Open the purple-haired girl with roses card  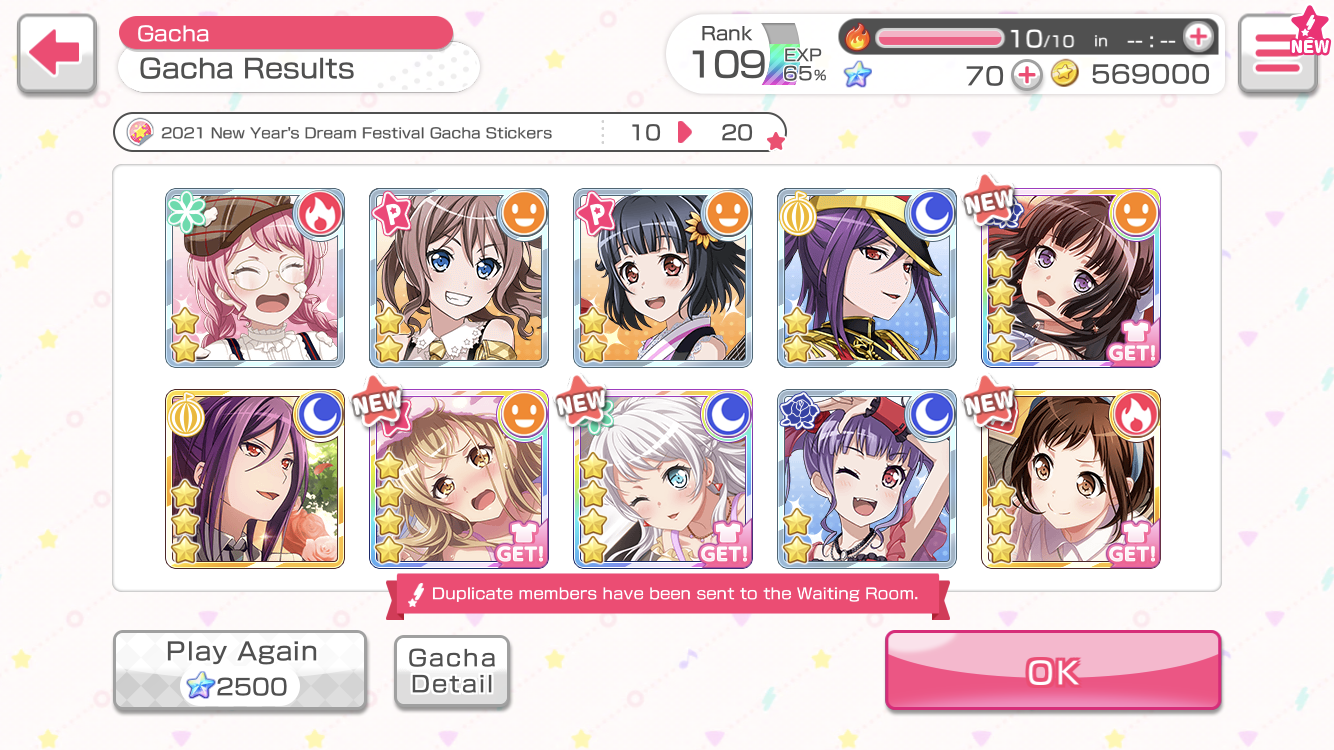click(255, 479)
